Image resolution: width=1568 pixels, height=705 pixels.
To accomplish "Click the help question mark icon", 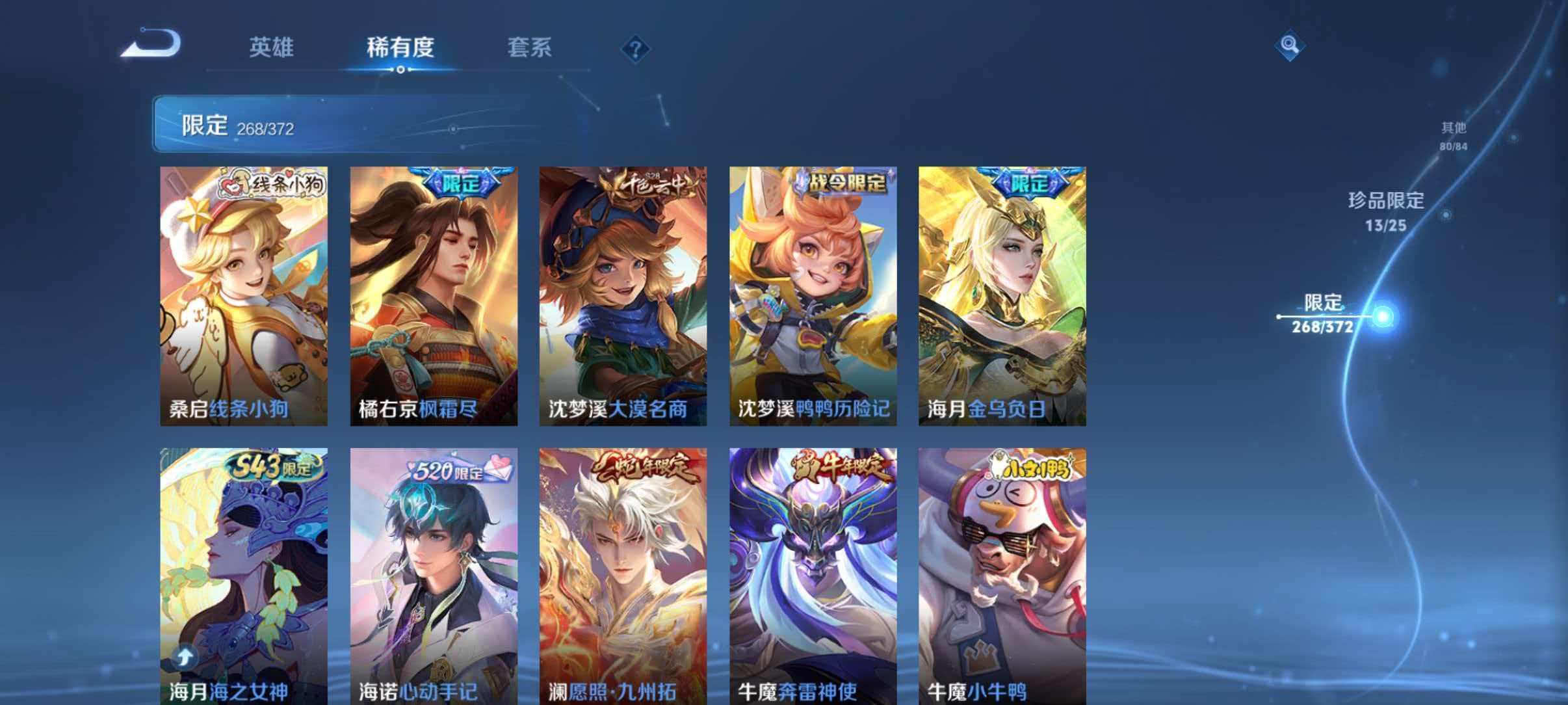I will 635,47.
